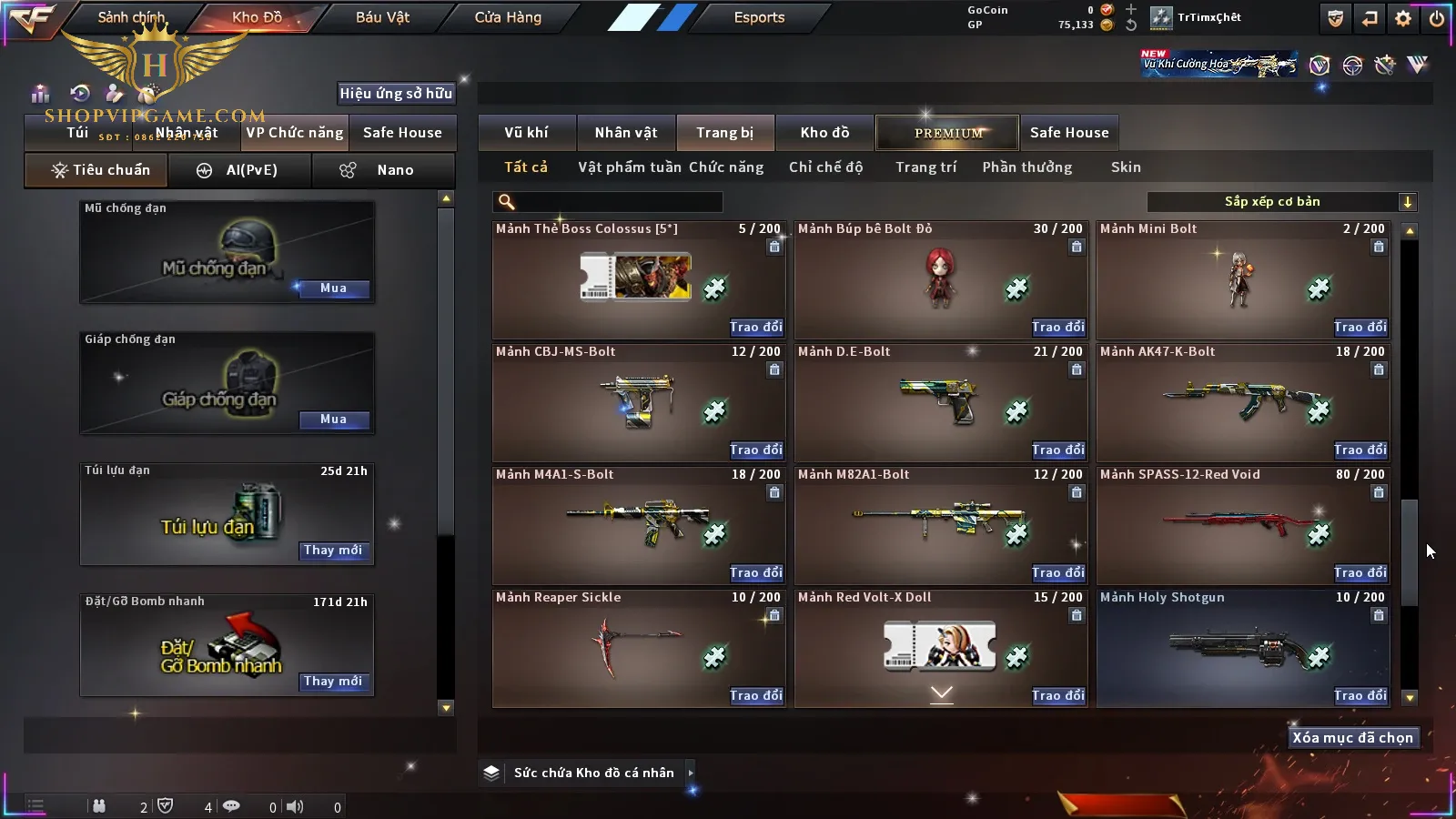Return to Sảnh chính lobby
The height and width of the screenshot is (819, 1456).
131,17
